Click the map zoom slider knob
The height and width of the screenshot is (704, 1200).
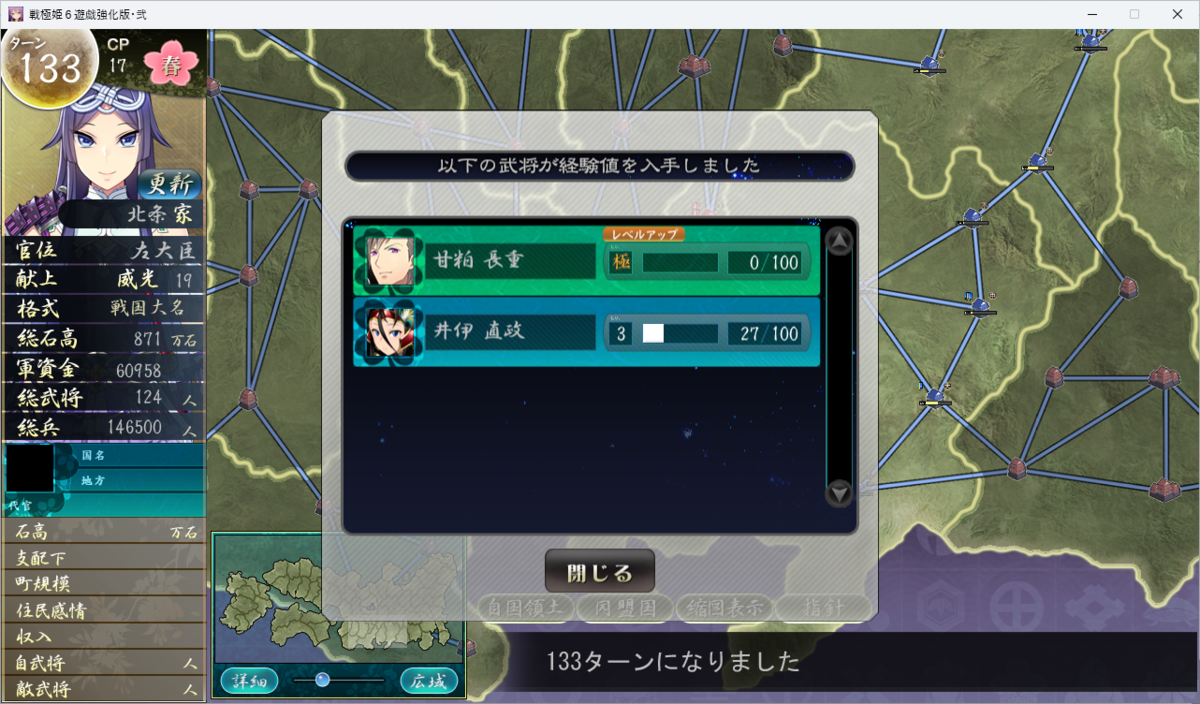(x=322, y=680)
